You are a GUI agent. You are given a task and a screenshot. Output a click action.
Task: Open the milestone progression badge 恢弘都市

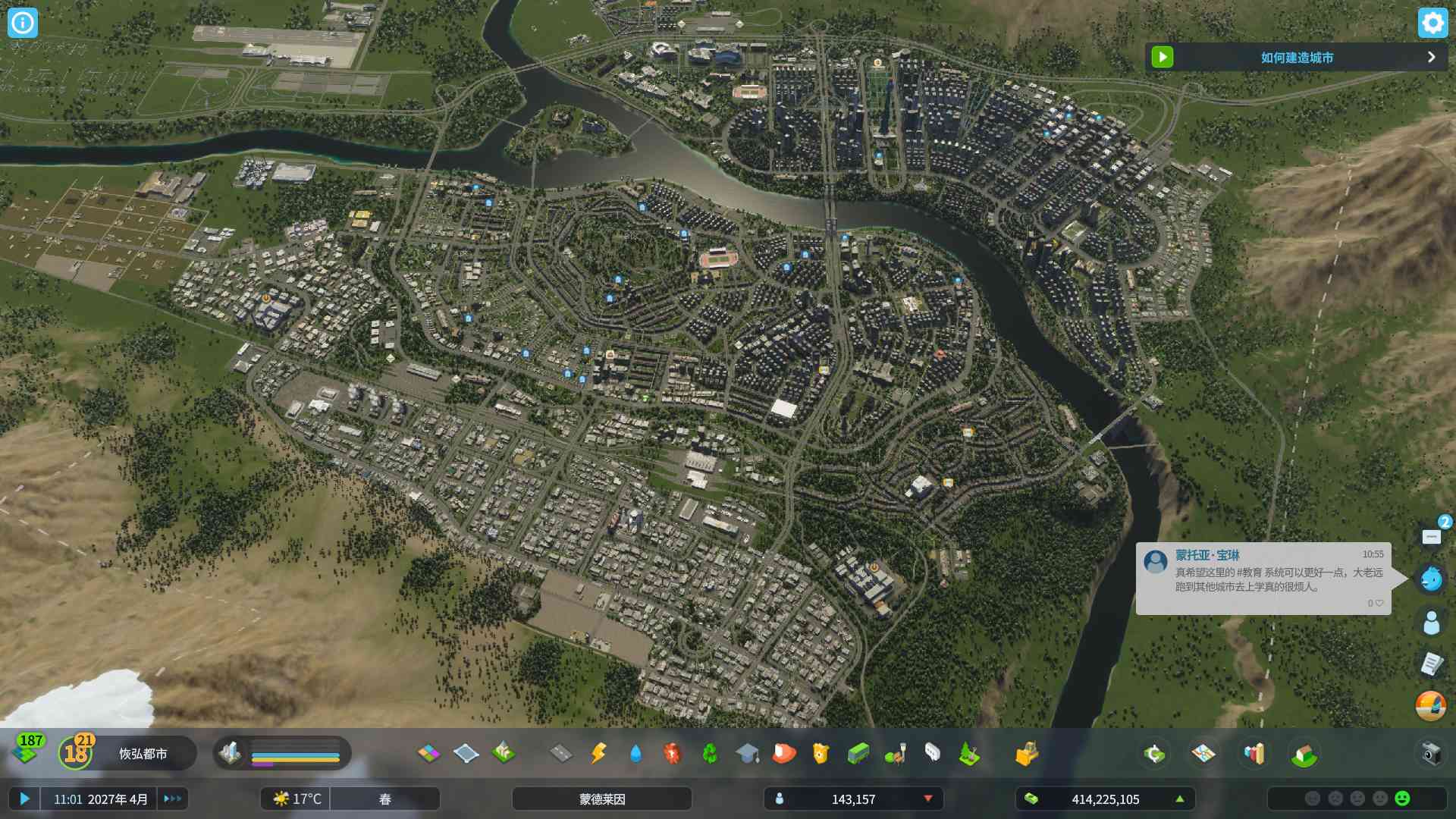[x=76, y=753]
